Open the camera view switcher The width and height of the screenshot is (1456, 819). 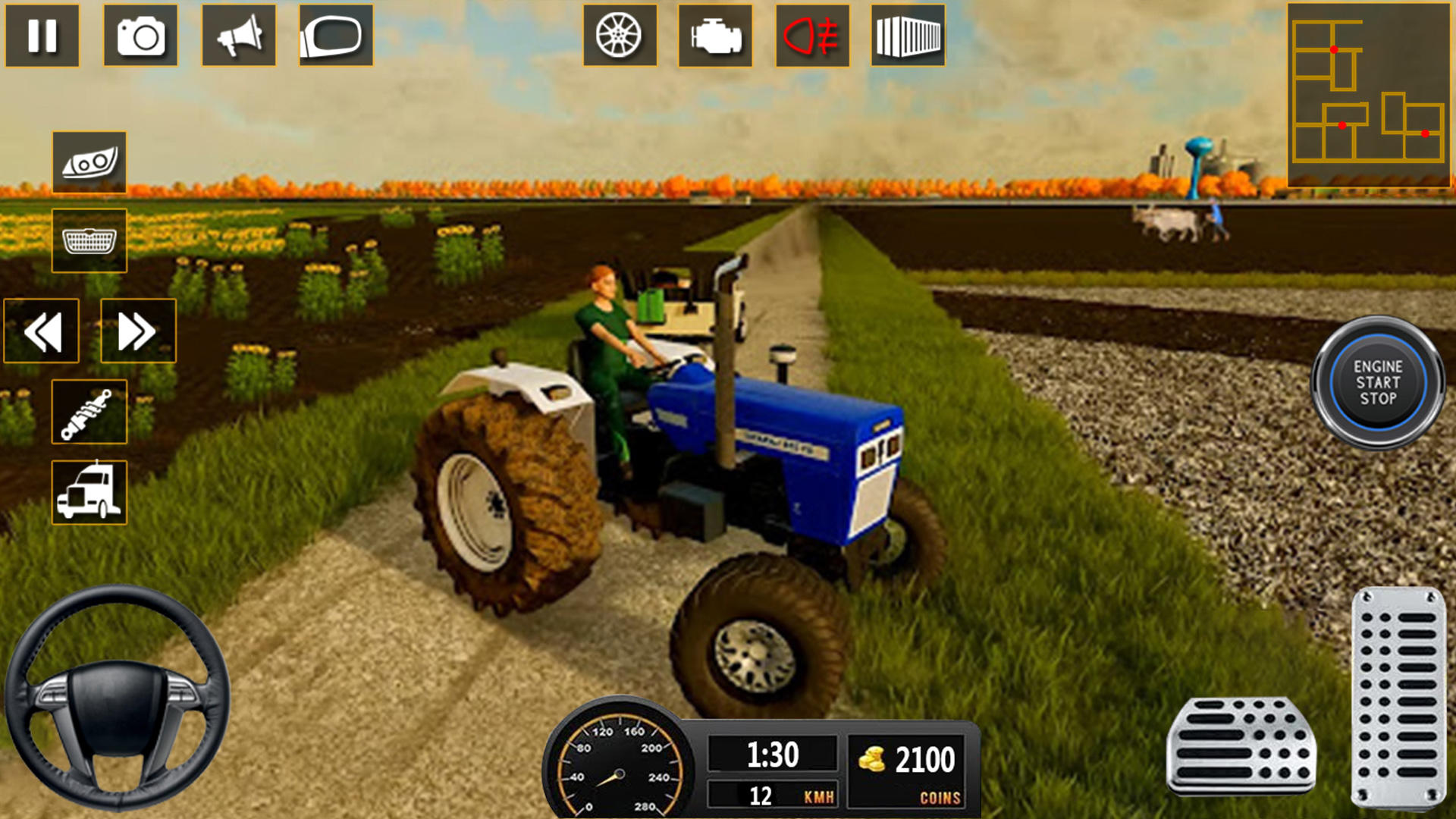pyautogui.click(x=141, y=36)
